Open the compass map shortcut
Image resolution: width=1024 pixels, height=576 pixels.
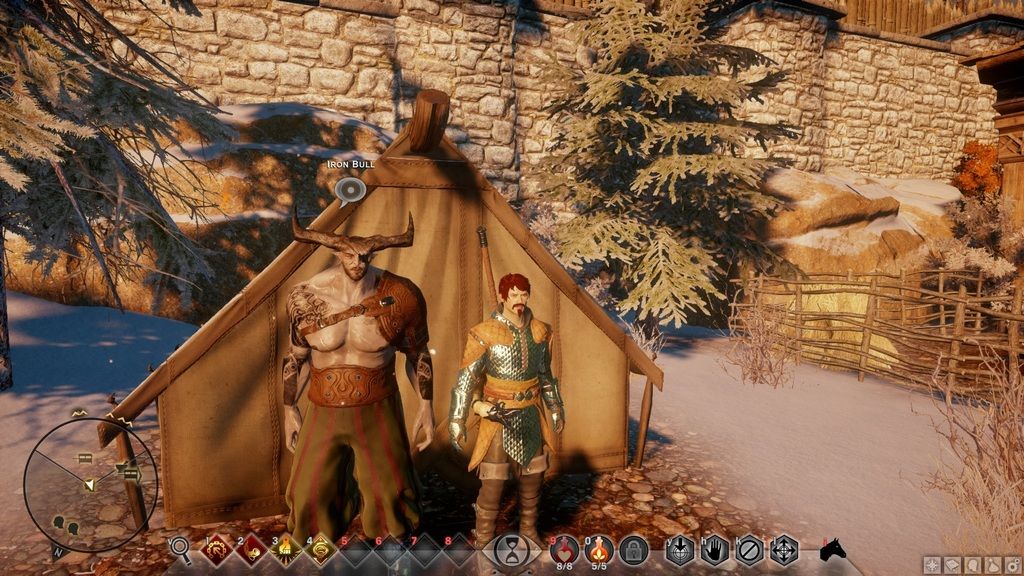(931, 565)
